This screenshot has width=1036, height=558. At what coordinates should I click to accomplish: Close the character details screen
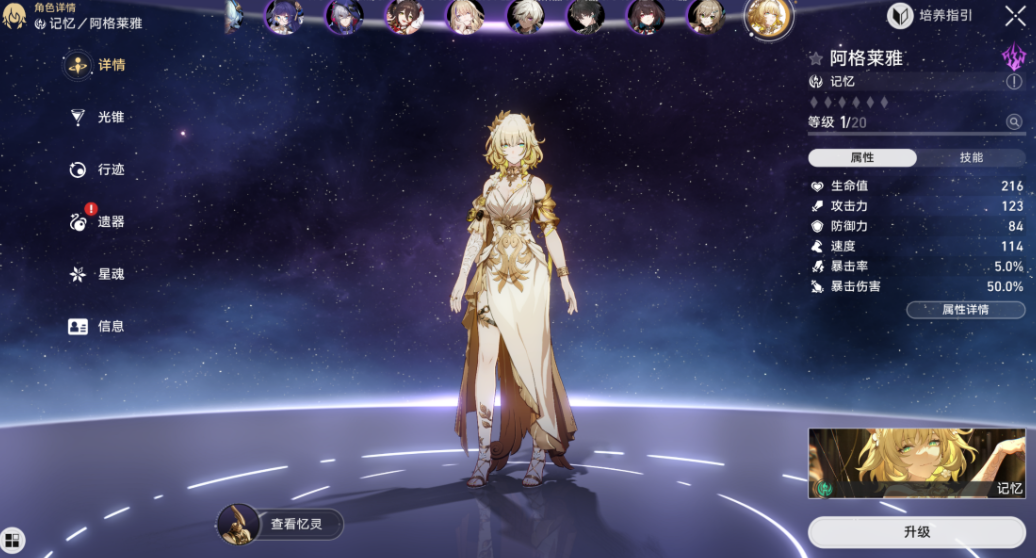point(1014,16)
